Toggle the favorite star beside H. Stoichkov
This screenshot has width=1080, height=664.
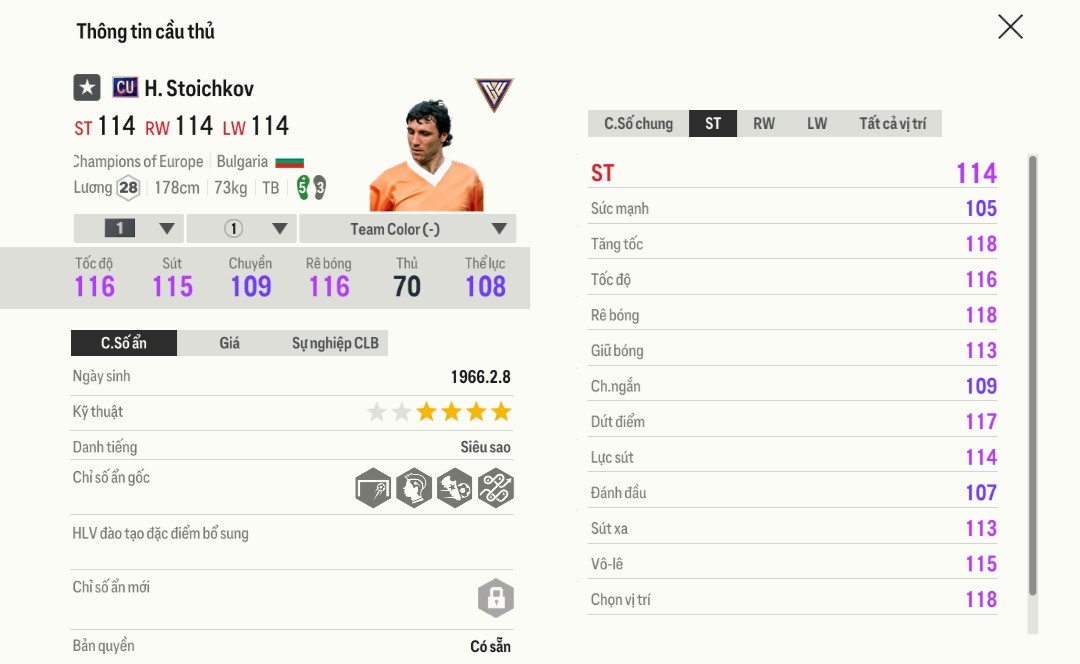tap(87, 88)
